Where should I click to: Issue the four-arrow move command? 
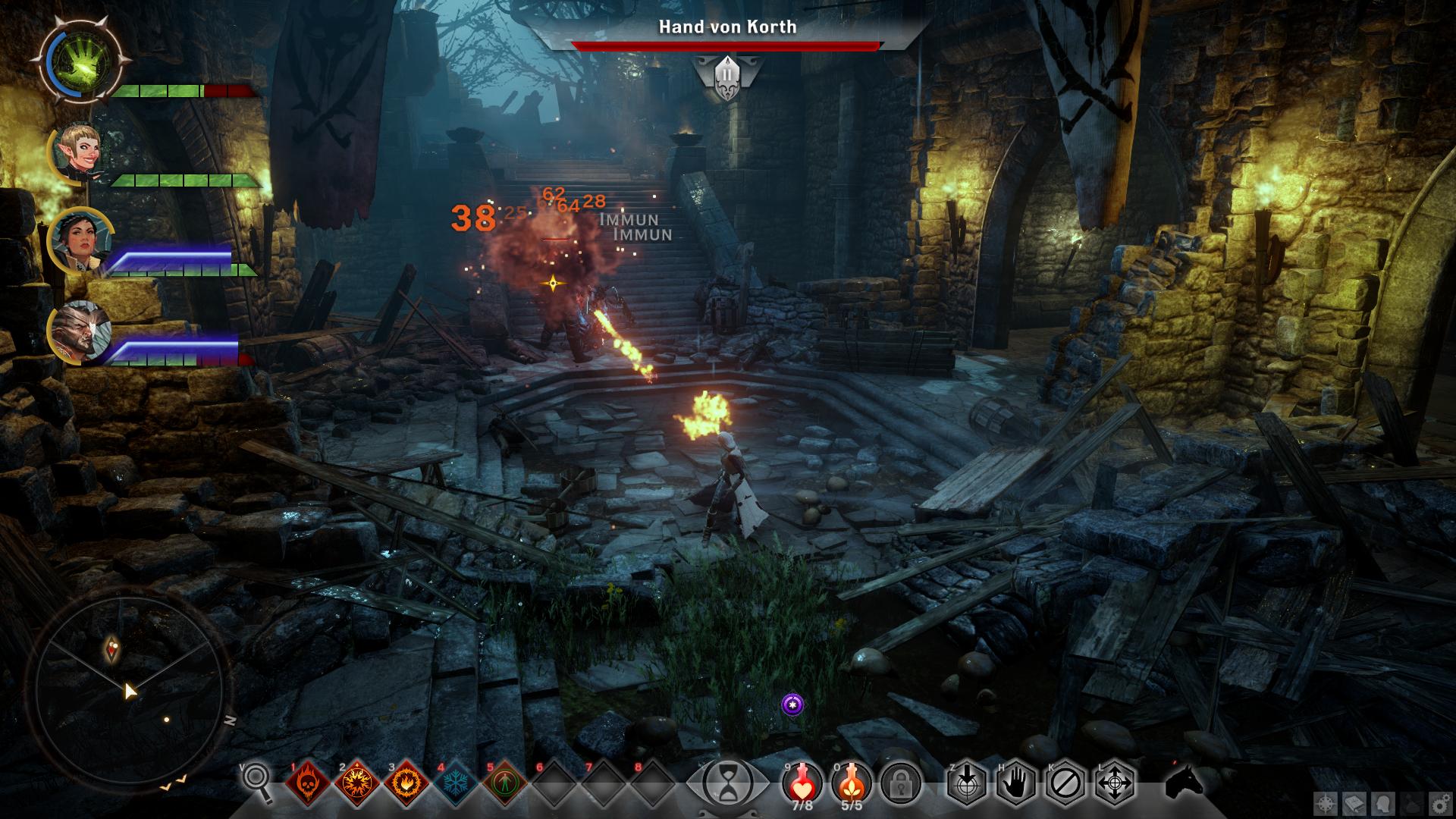pyautogui.click(x=1115, y=781)
